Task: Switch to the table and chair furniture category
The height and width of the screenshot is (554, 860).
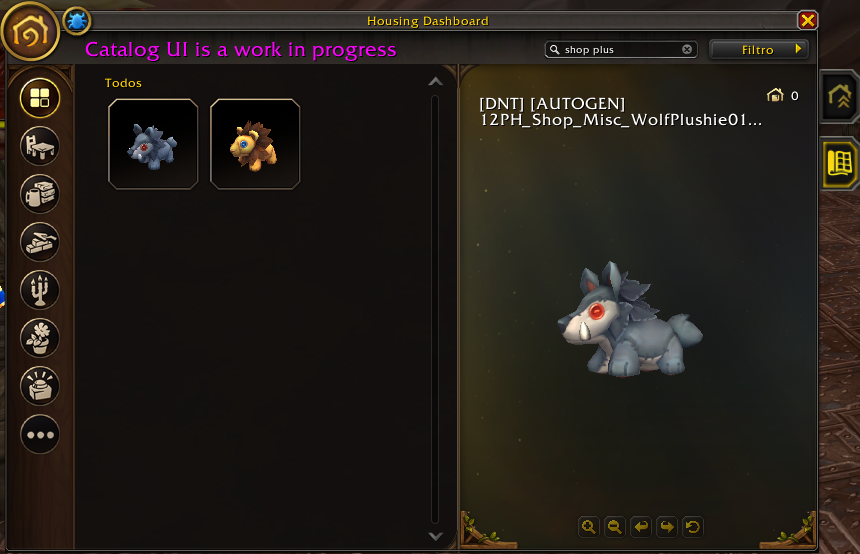Action: pyautogui.click(x=40, y=145)
